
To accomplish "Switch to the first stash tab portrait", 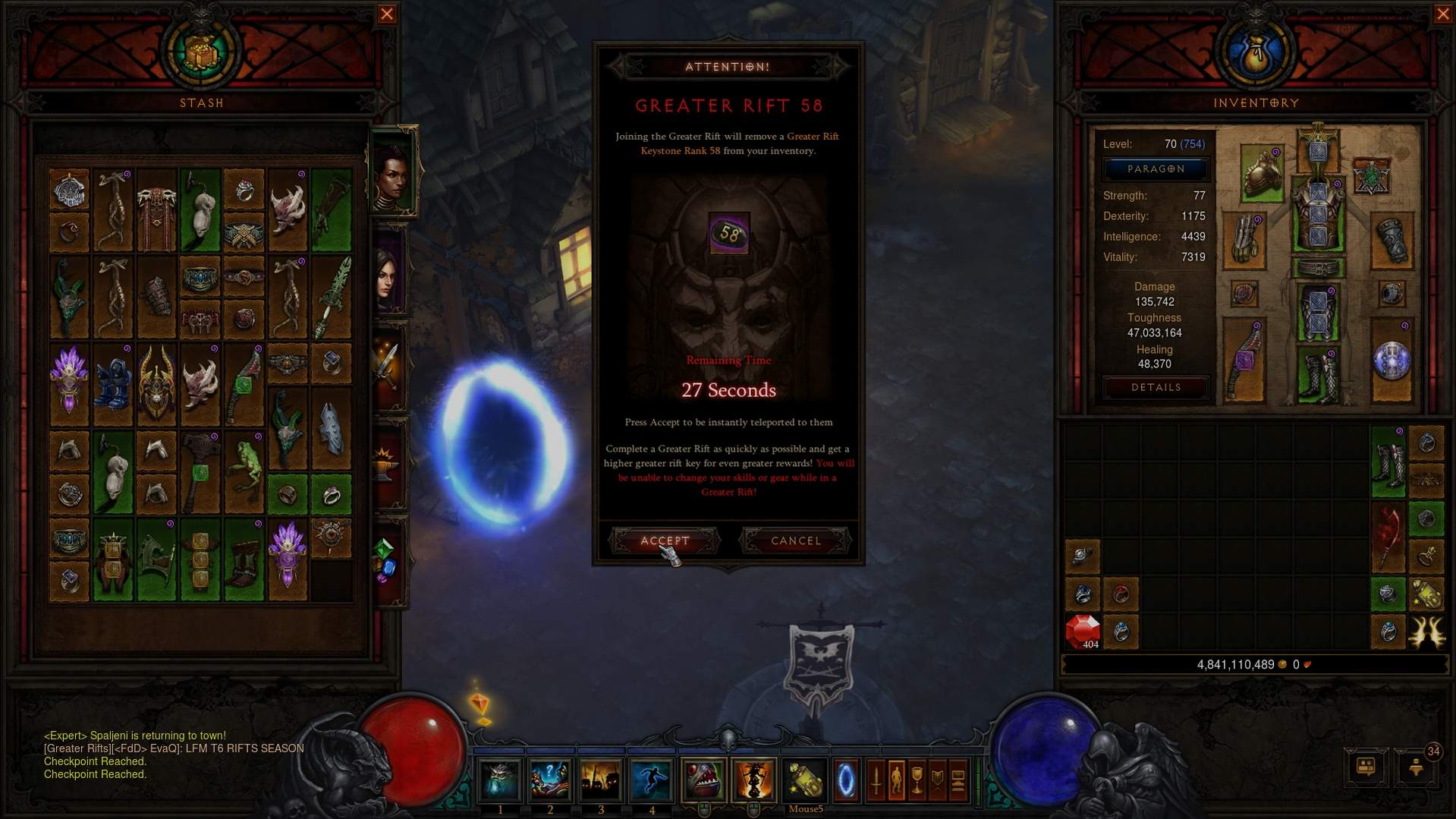I will click(x=392, y=173).
